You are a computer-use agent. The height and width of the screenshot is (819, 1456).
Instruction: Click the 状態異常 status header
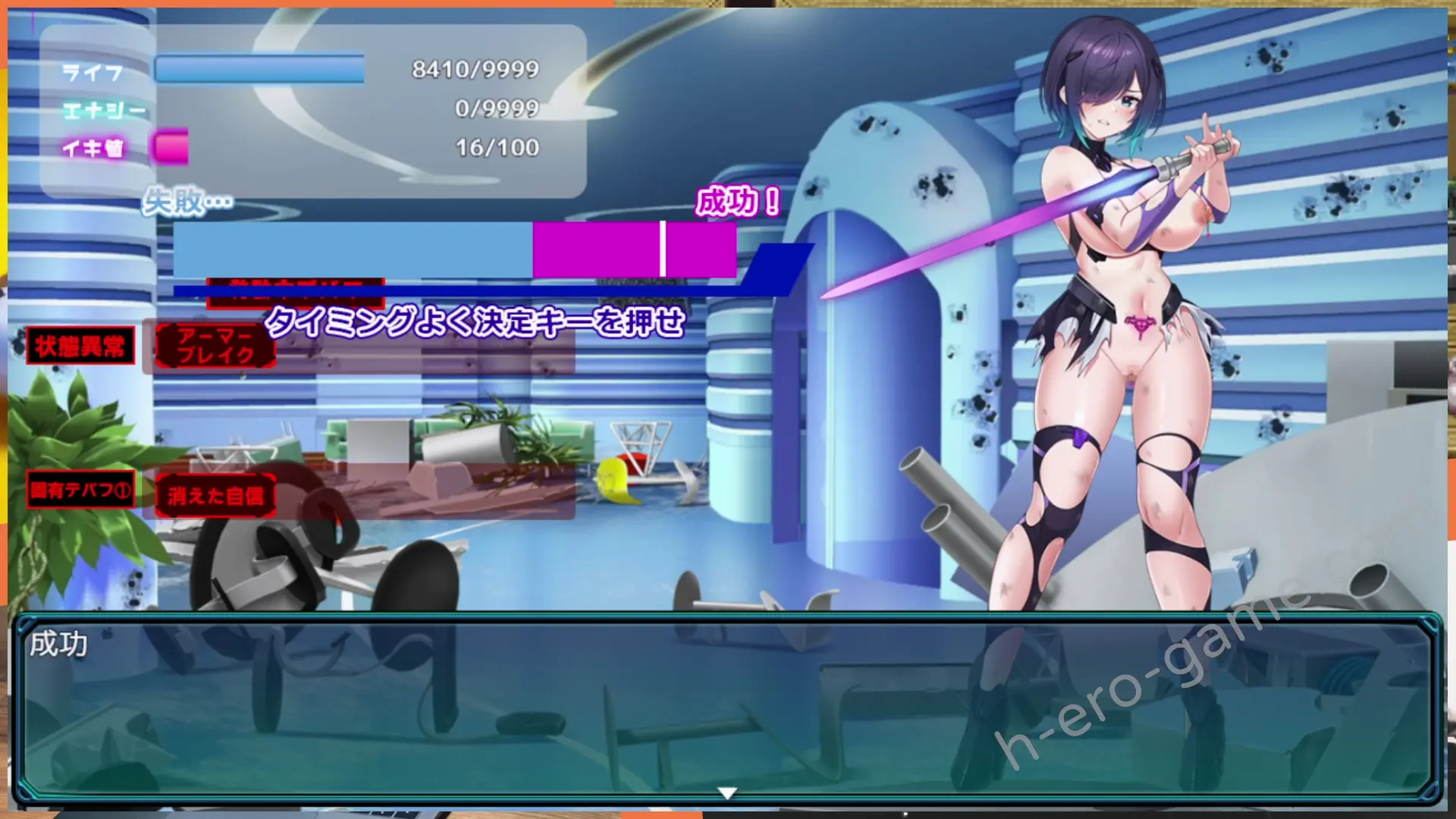80,346
